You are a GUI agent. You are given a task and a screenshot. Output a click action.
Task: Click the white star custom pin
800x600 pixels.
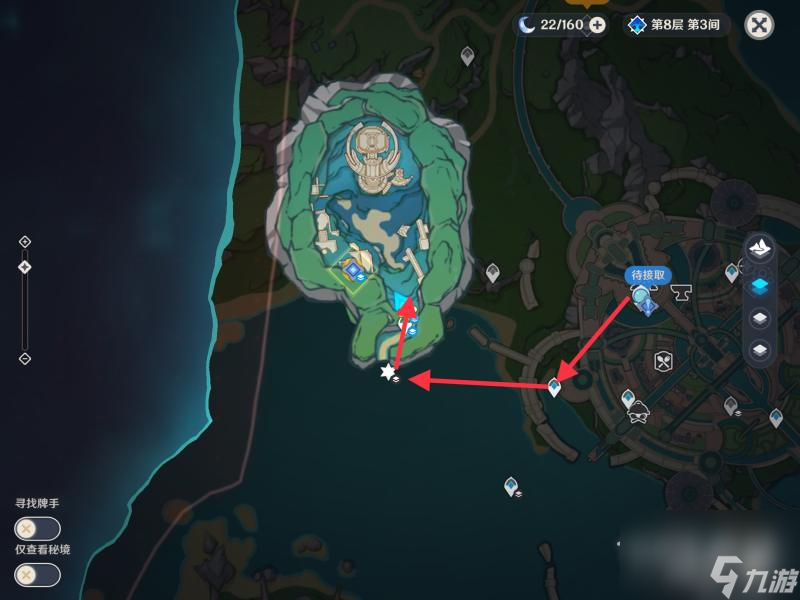click(388, 372)
